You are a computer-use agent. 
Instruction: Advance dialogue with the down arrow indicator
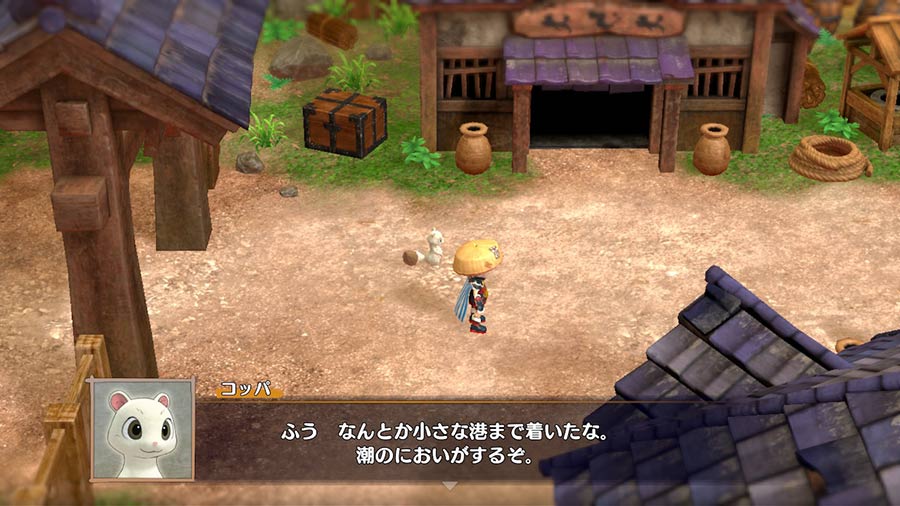pos(450,486)
